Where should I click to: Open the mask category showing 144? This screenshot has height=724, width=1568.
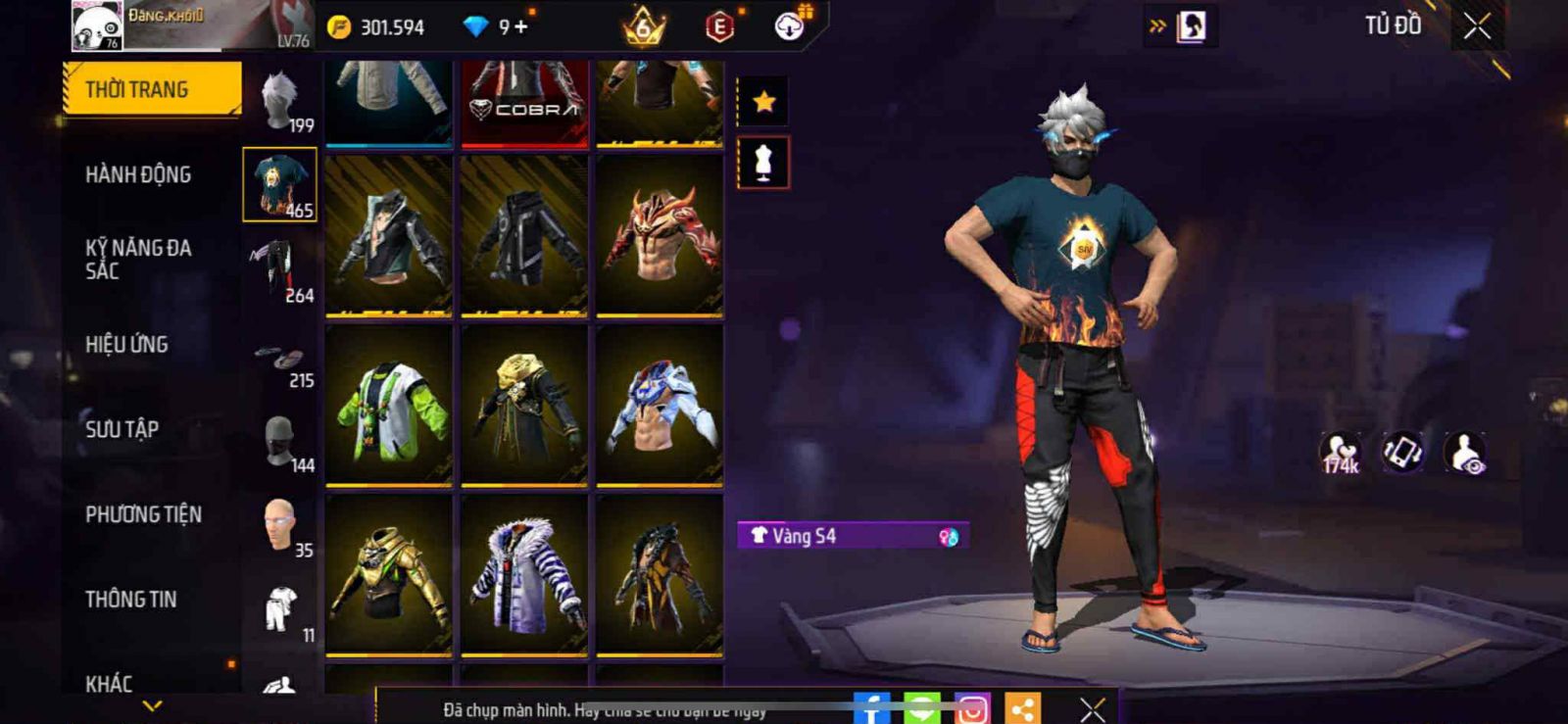[x=280, y=442]
